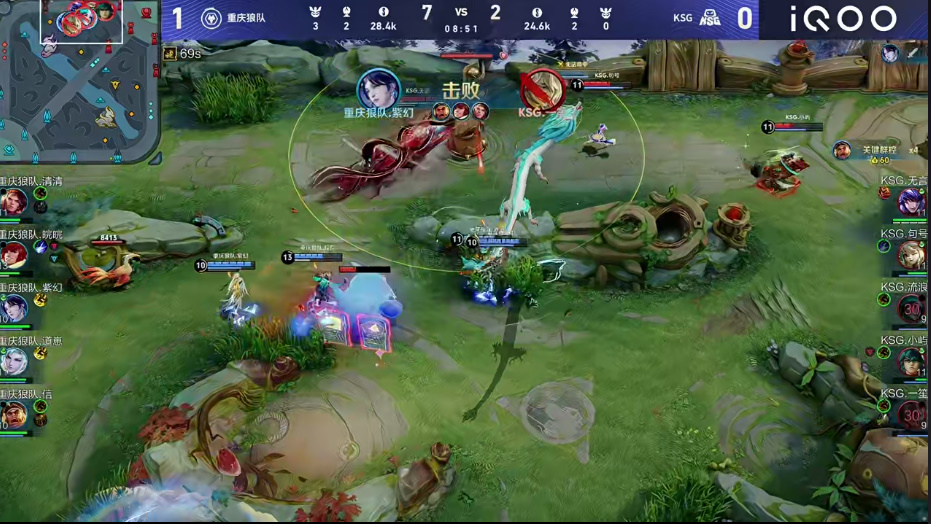
Task: Click the iQOO sponsor banner
Action: [x=843, y=19]
